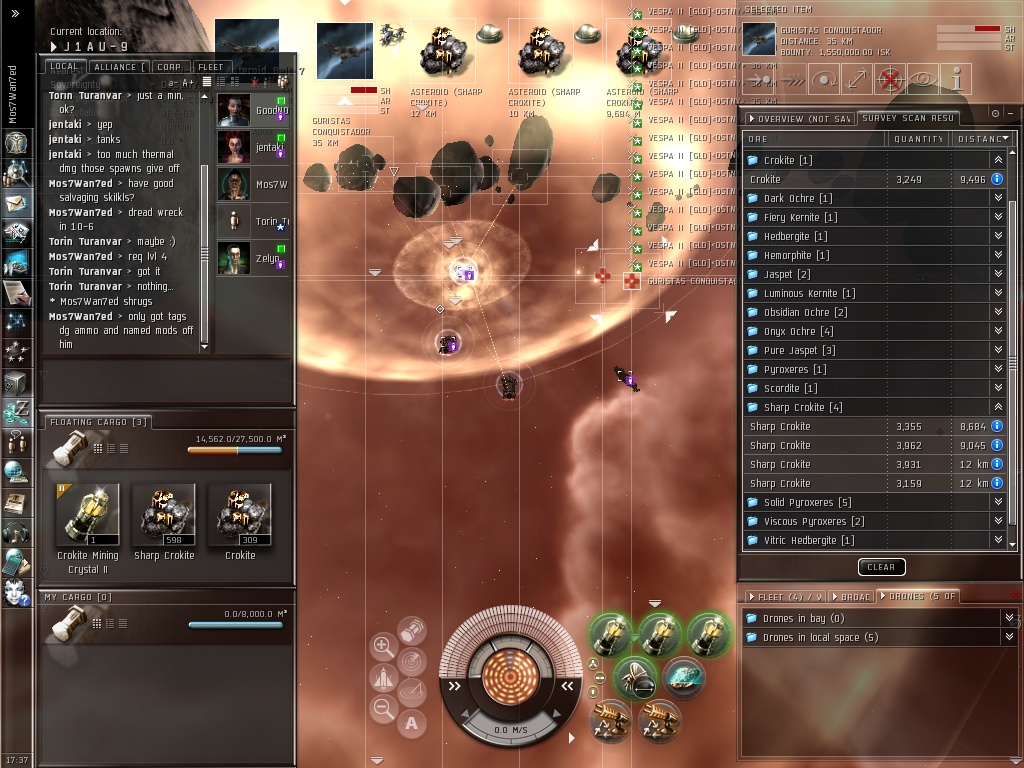Expand the Hedbergite ore group

(x=997, y=236)
